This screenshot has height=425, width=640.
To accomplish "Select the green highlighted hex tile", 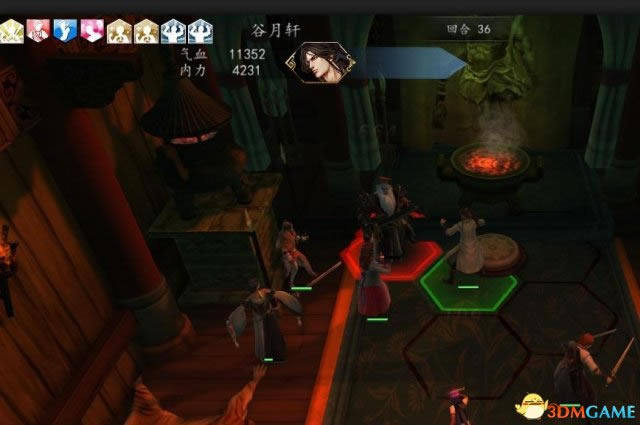I will (468, 276).
